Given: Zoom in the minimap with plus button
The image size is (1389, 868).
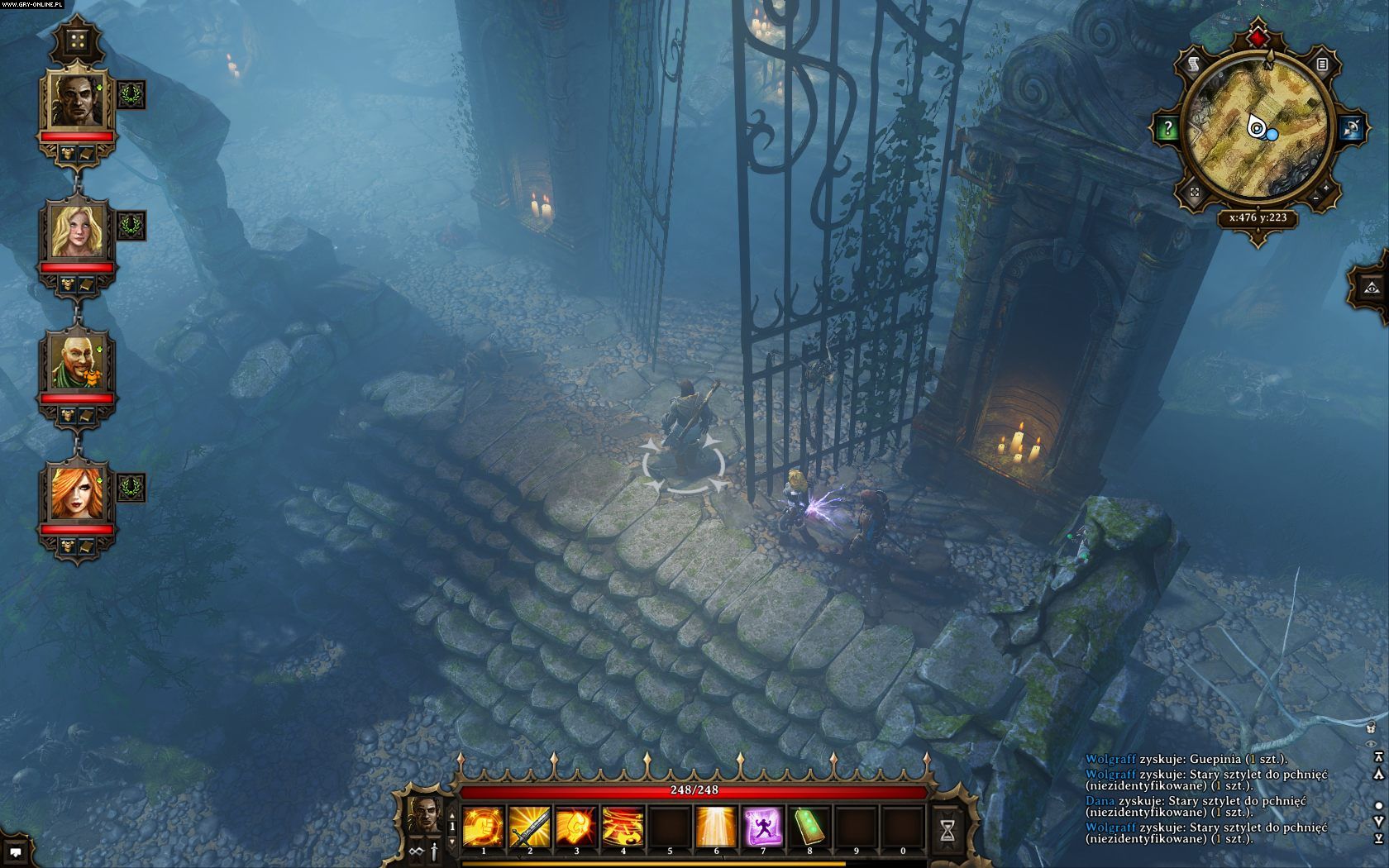Looking at the screenshot, I should tap(1327, 188).
